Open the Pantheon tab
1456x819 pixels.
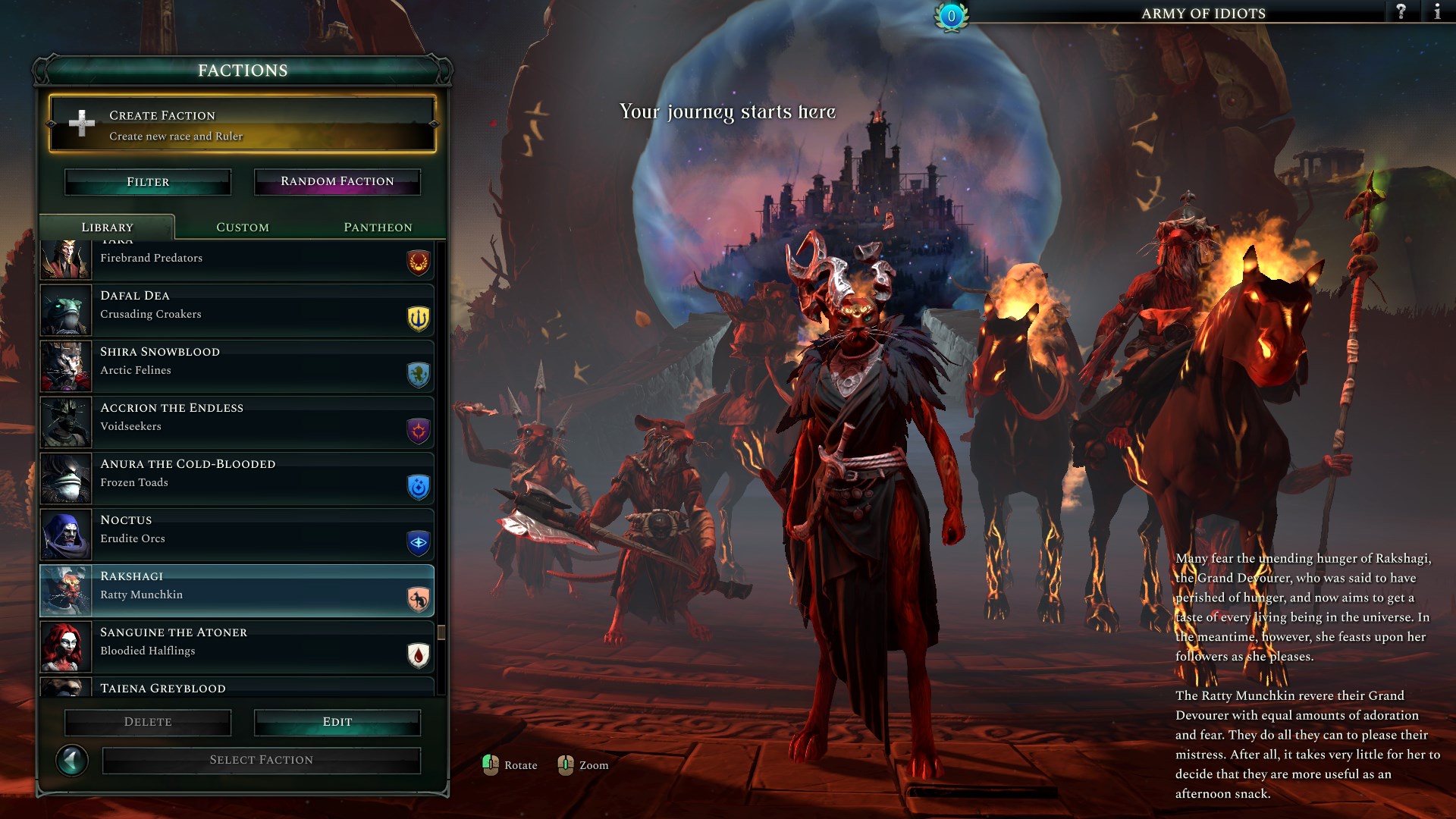point(378,227)
